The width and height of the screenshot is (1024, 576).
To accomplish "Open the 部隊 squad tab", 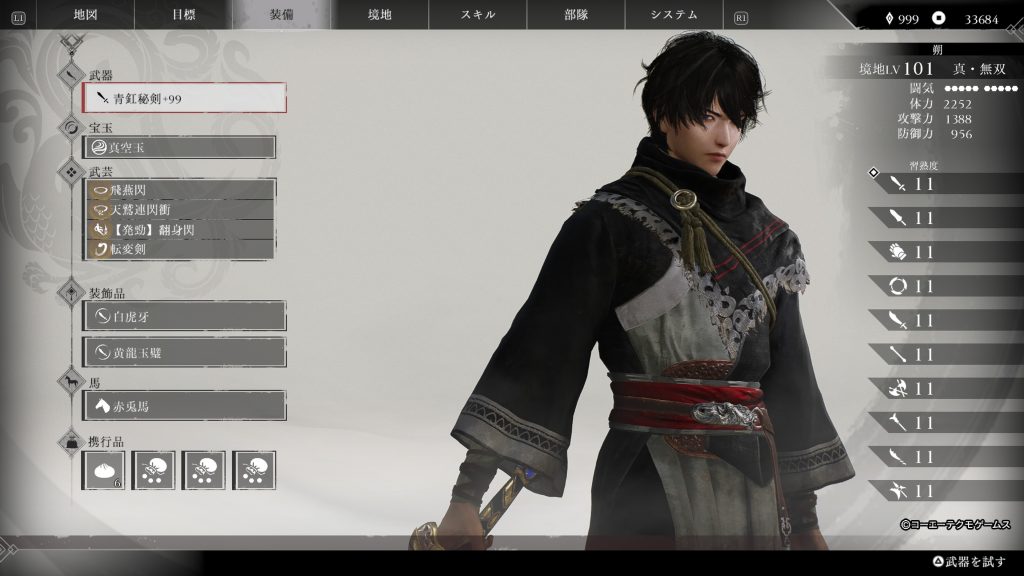I will pos(576,15).
